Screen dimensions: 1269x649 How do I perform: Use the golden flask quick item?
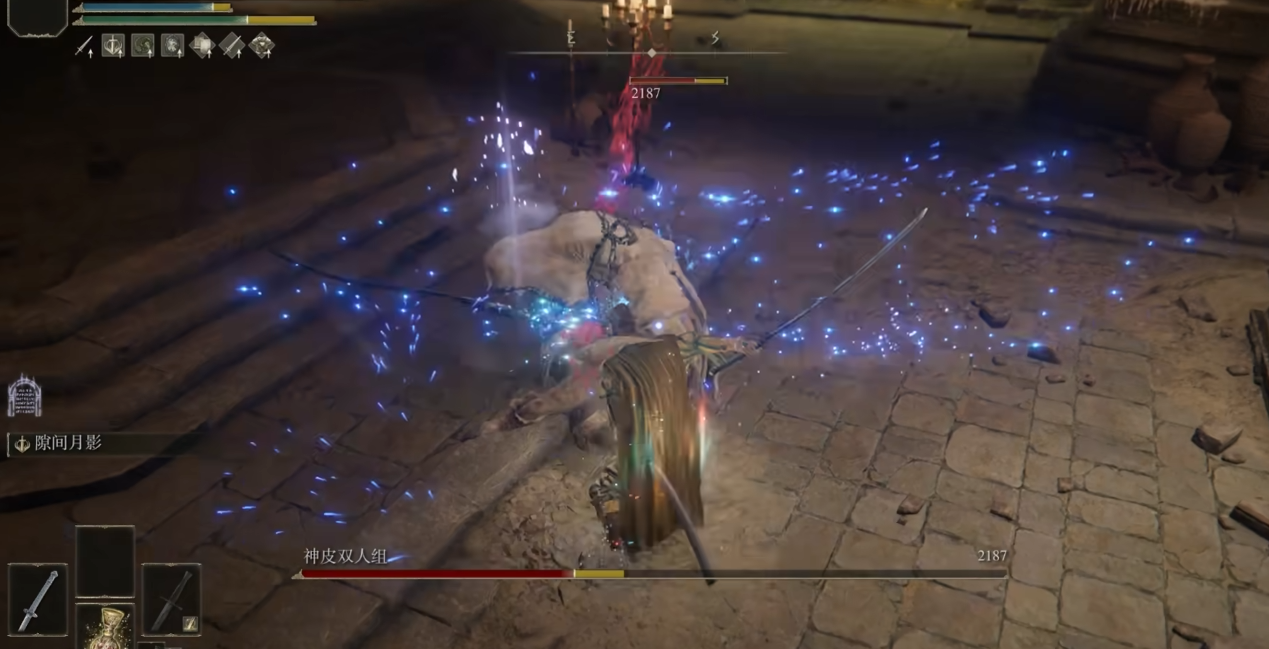pos(105,627)
